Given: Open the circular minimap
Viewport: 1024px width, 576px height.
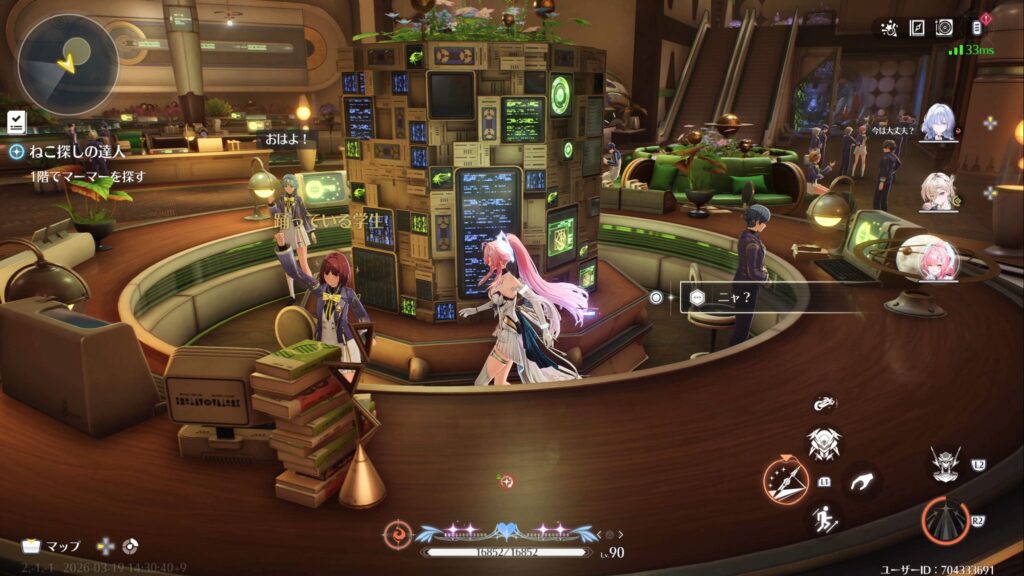Looking at the screenshot, I should (x=67, y=63).
